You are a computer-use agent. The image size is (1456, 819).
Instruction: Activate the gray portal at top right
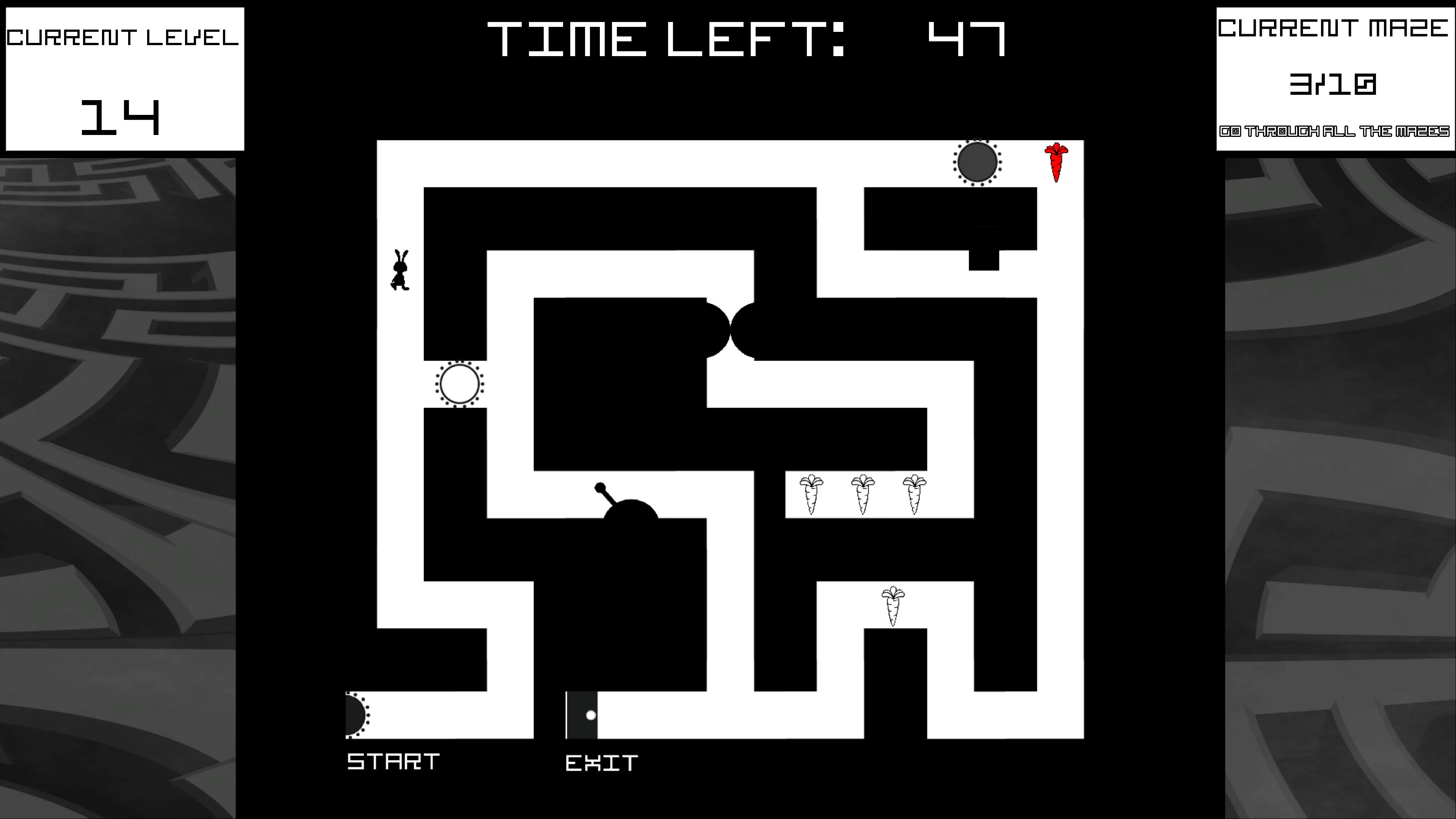(x=977, y=163)
